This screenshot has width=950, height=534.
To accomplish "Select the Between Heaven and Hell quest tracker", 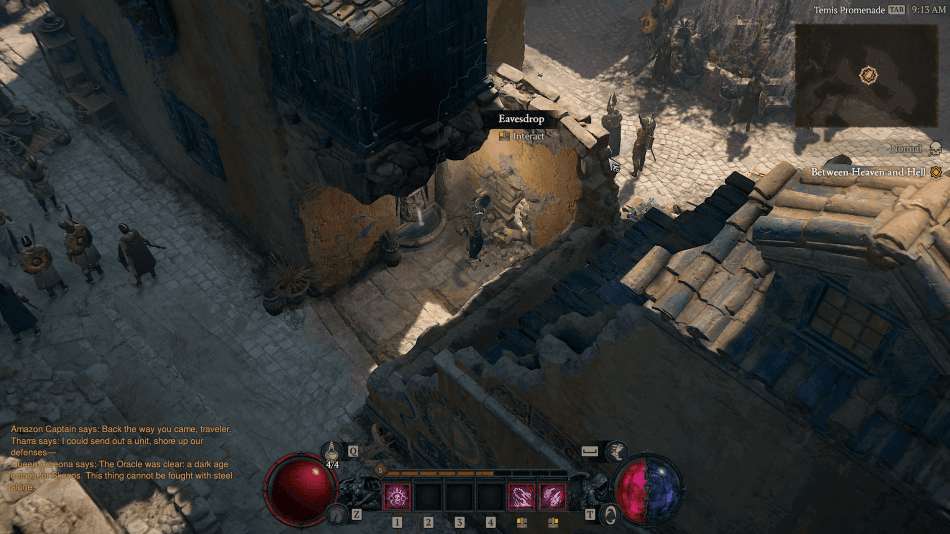I will click(870, 172).
